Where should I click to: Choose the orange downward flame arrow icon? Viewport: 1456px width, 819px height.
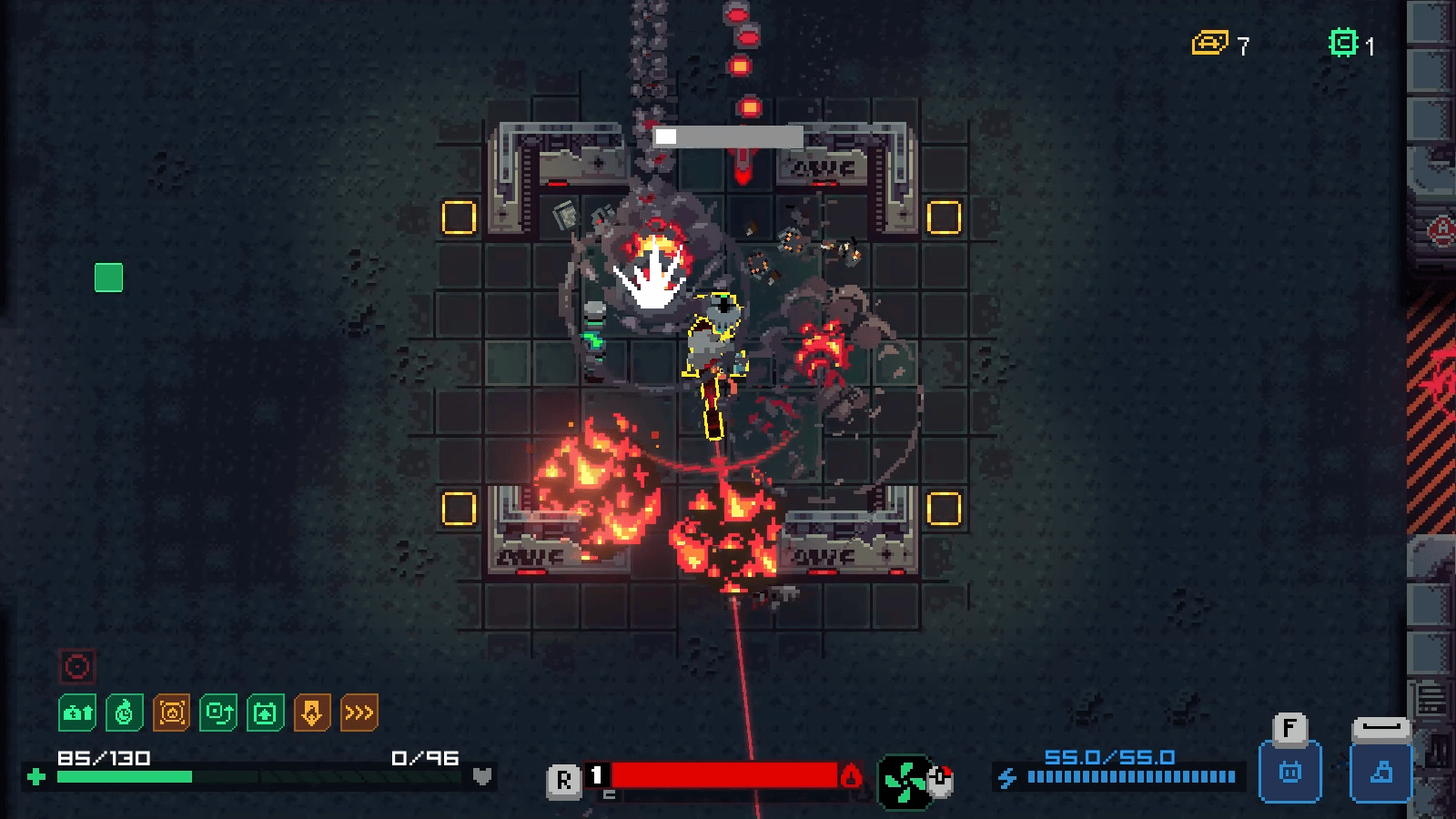coord(312,713)
